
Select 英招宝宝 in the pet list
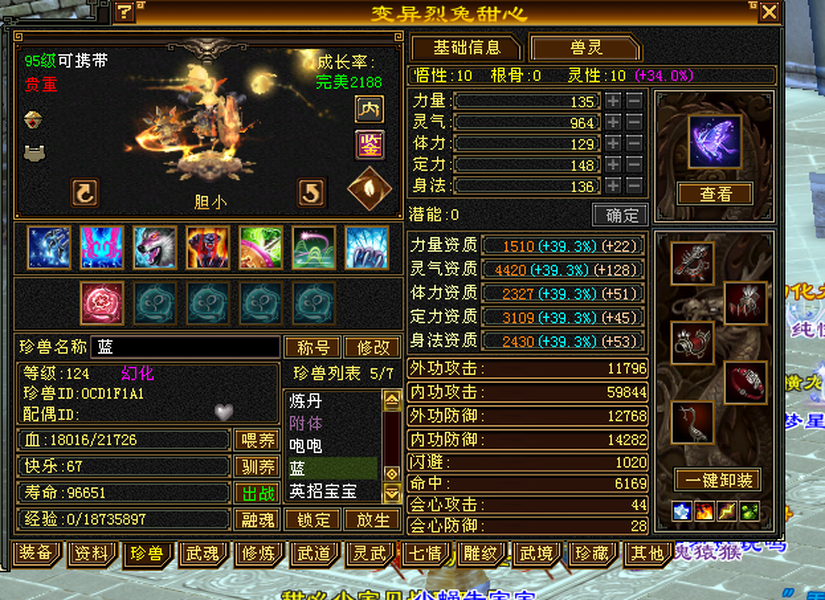[x=330, y=491]
